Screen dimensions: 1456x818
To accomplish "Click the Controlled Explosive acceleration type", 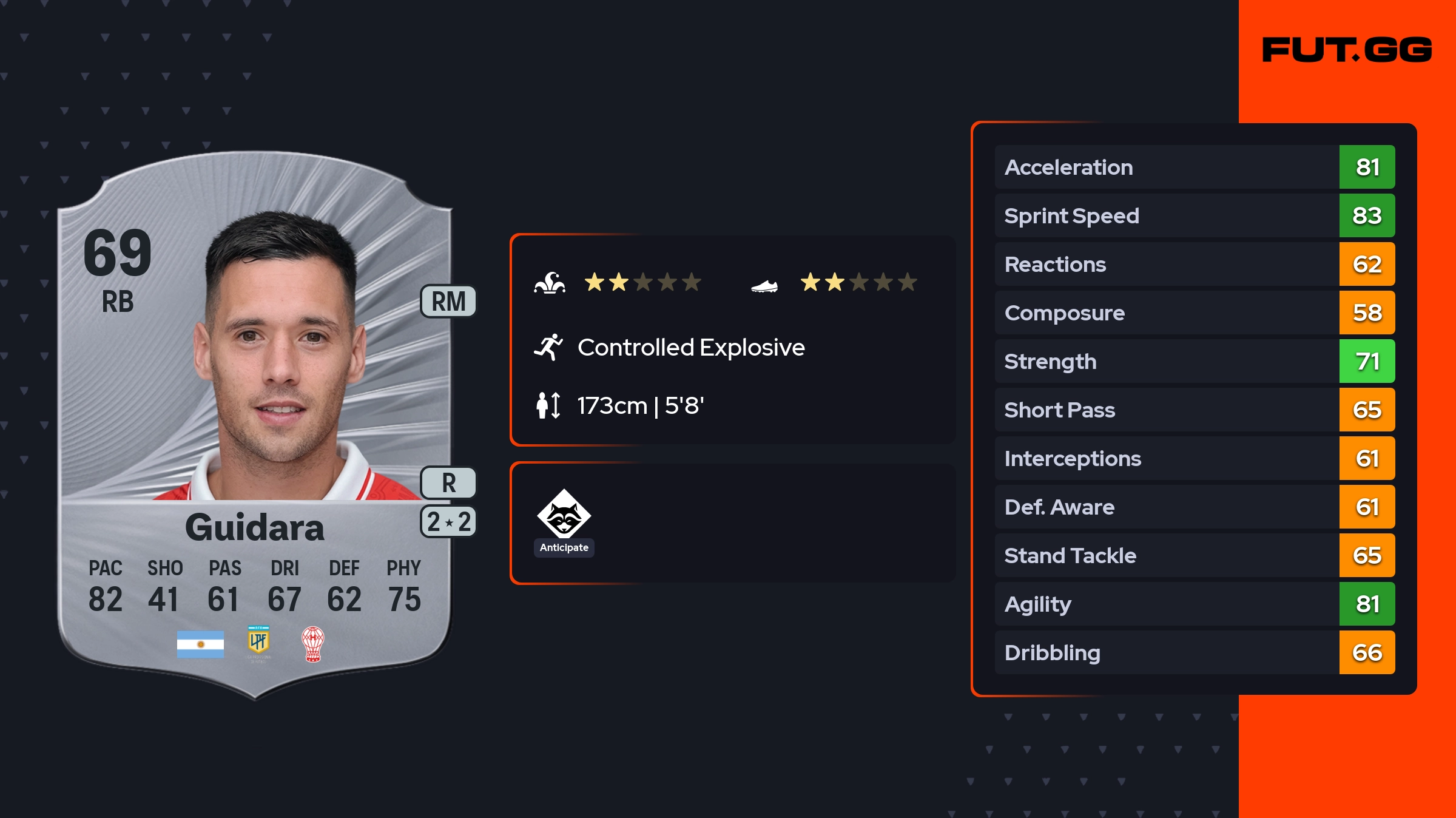I will (690, 348).
